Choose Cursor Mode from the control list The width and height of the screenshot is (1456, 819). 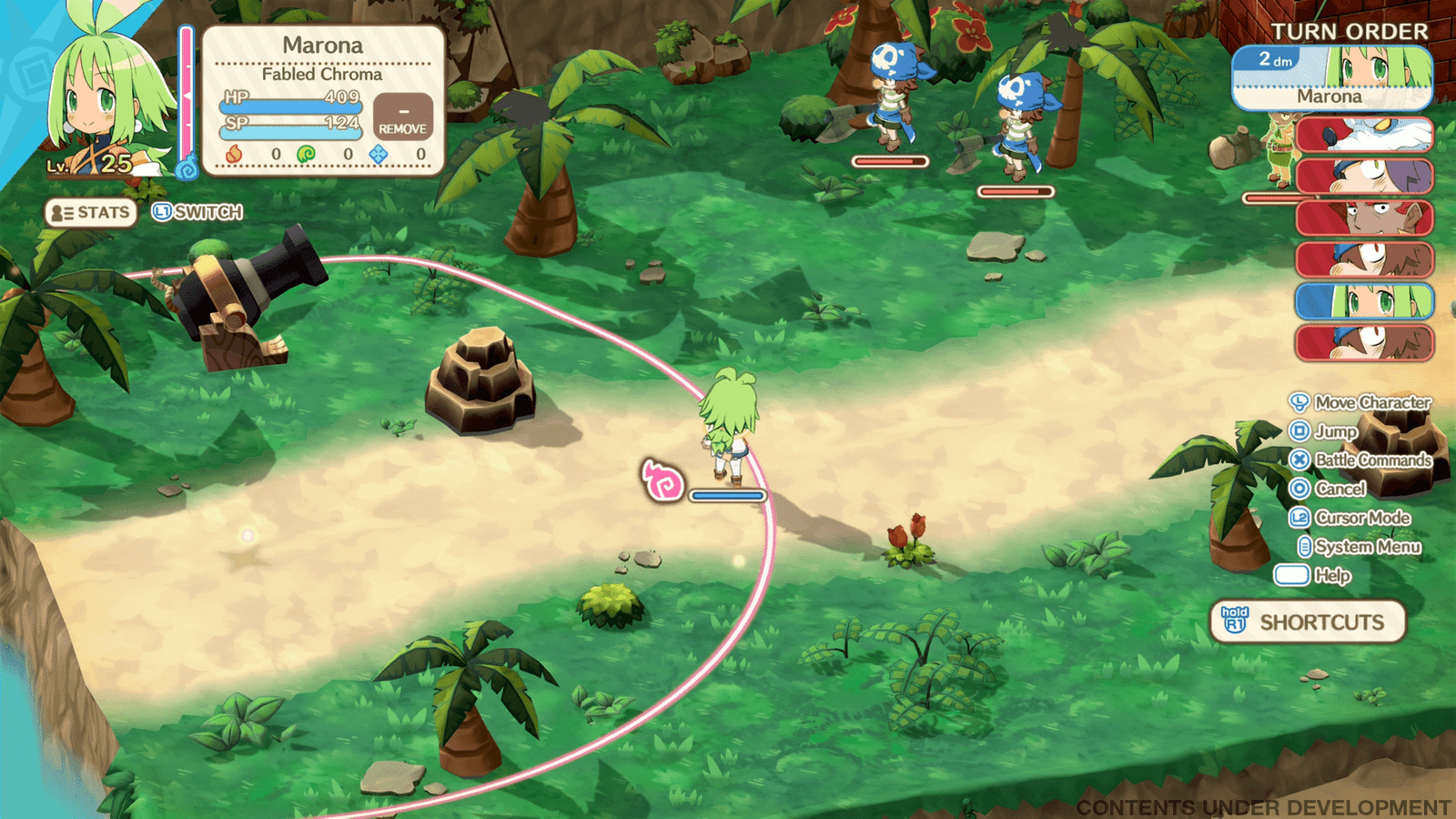pyautogui.click(x=1350, y=518)
